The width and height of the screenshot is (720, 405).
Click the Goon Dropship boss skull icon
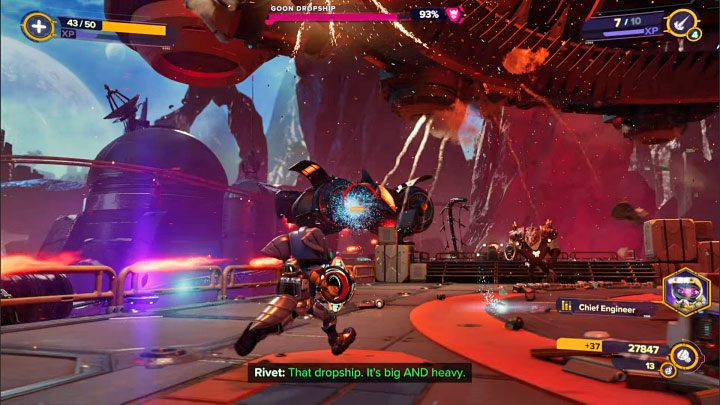[x=452, y=14]
